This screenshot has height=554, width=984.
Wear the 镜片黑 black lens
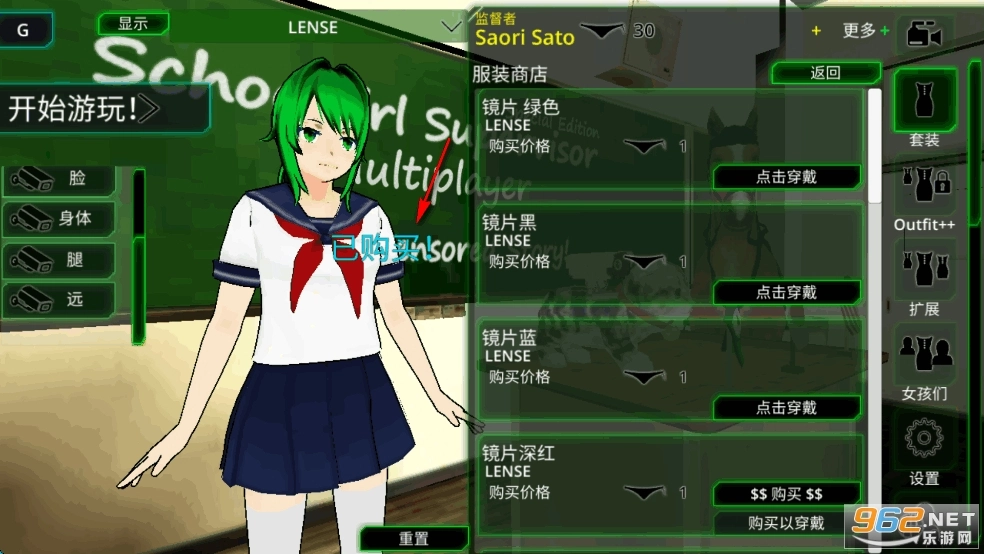point(786,292)
